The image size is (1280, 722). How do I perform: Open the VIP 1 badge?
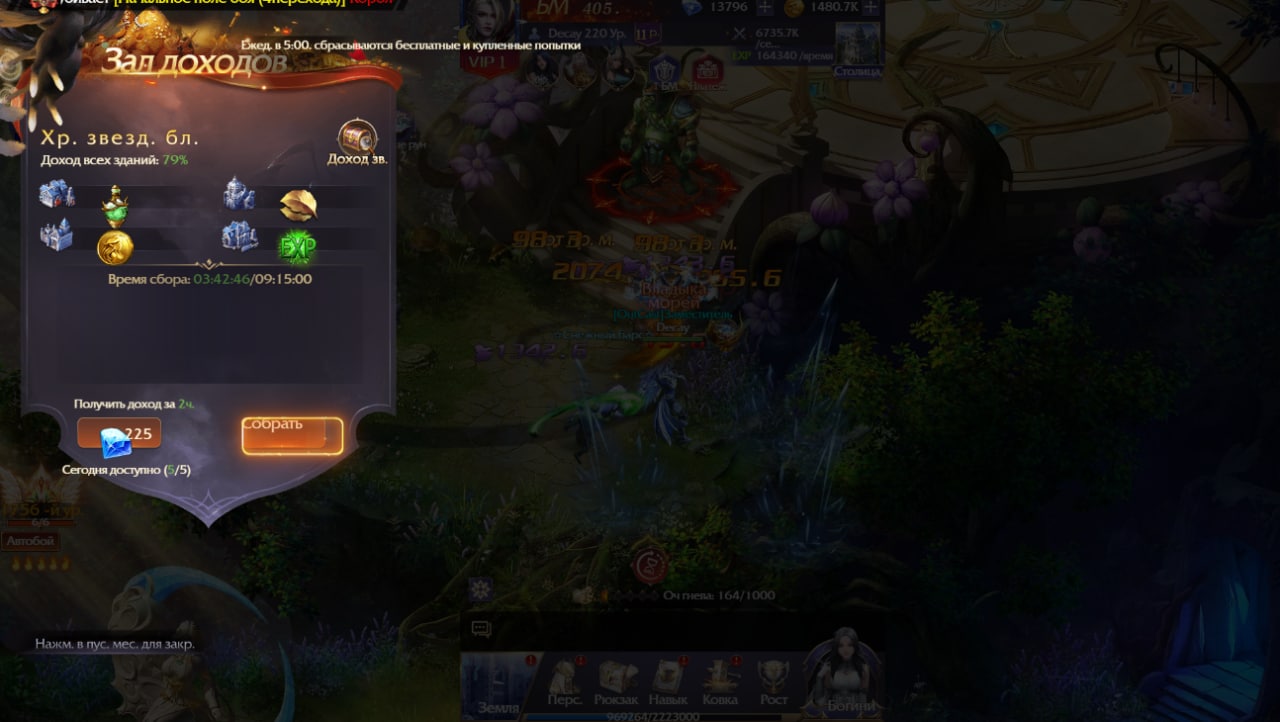point(488,60)
